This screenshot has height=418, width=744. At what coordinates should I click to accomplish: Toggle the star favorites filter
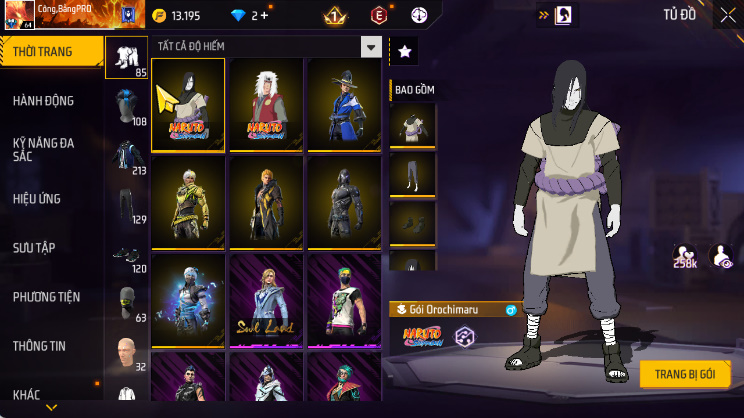click(404, 50)
